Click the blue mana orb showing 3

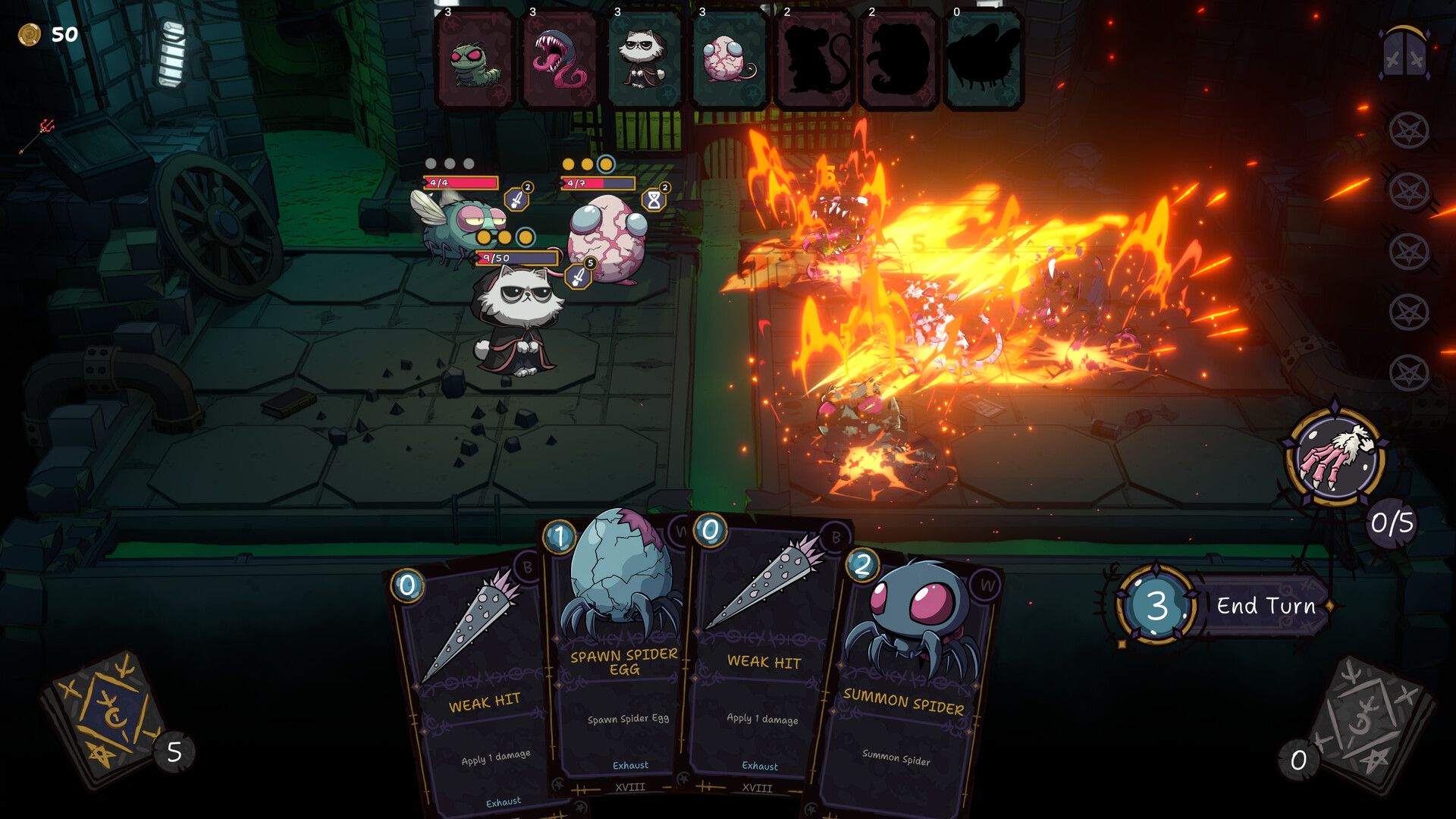coord(1157,605)
